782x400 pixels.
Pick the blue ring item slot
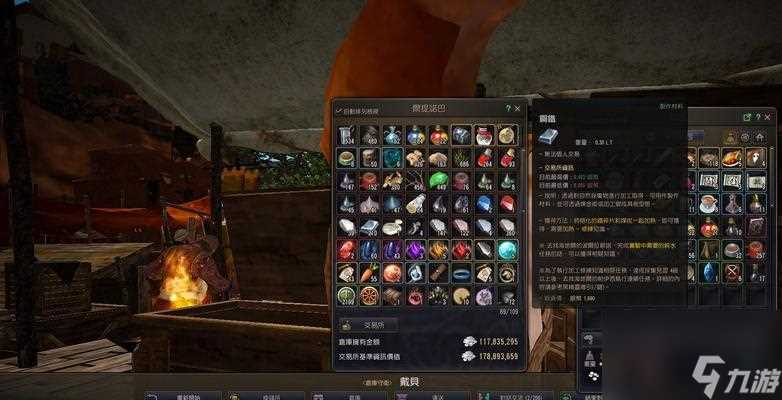tap(460, 272)
